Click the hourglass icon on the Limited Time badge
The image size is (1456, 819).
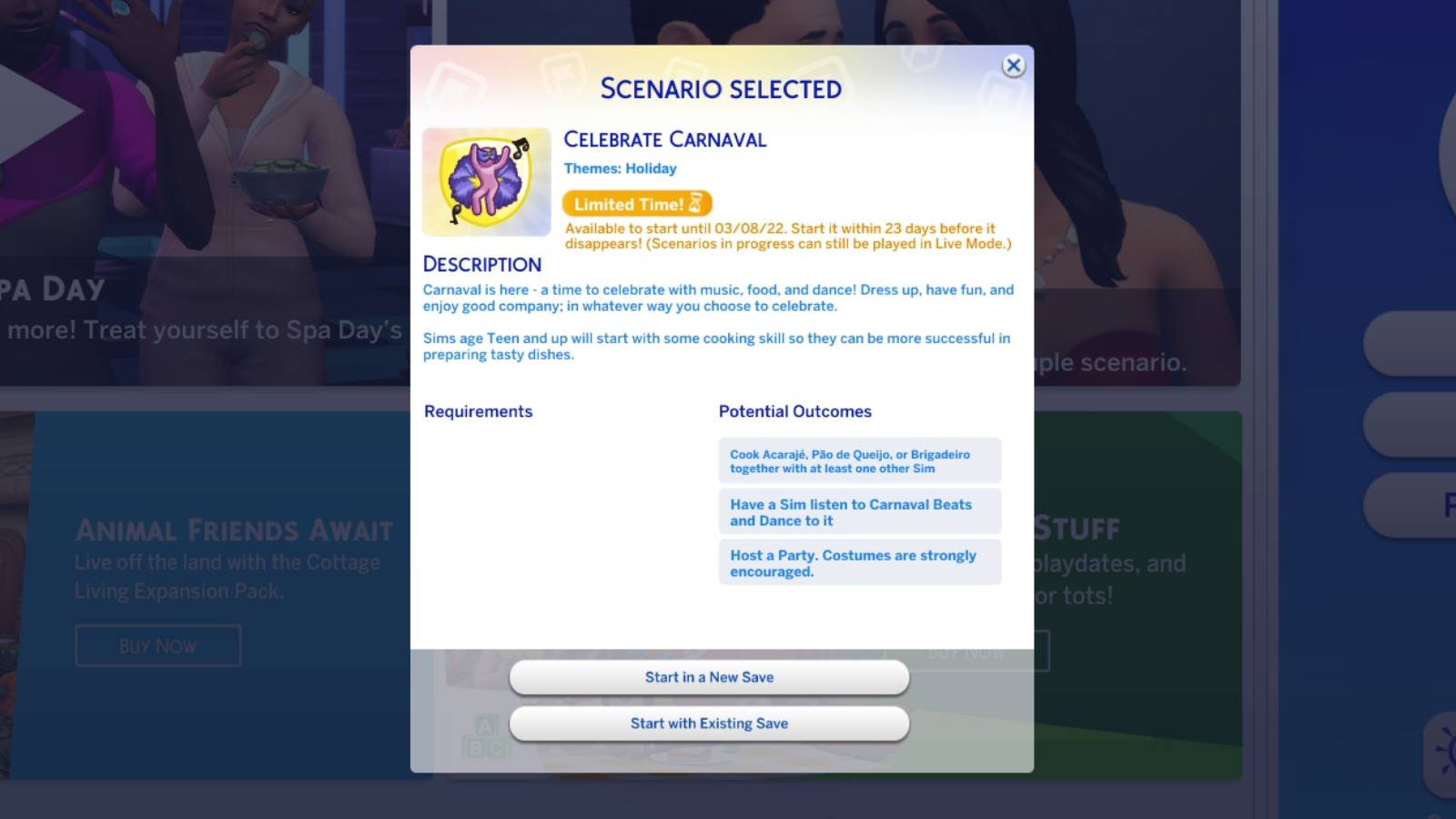[695, 203]
